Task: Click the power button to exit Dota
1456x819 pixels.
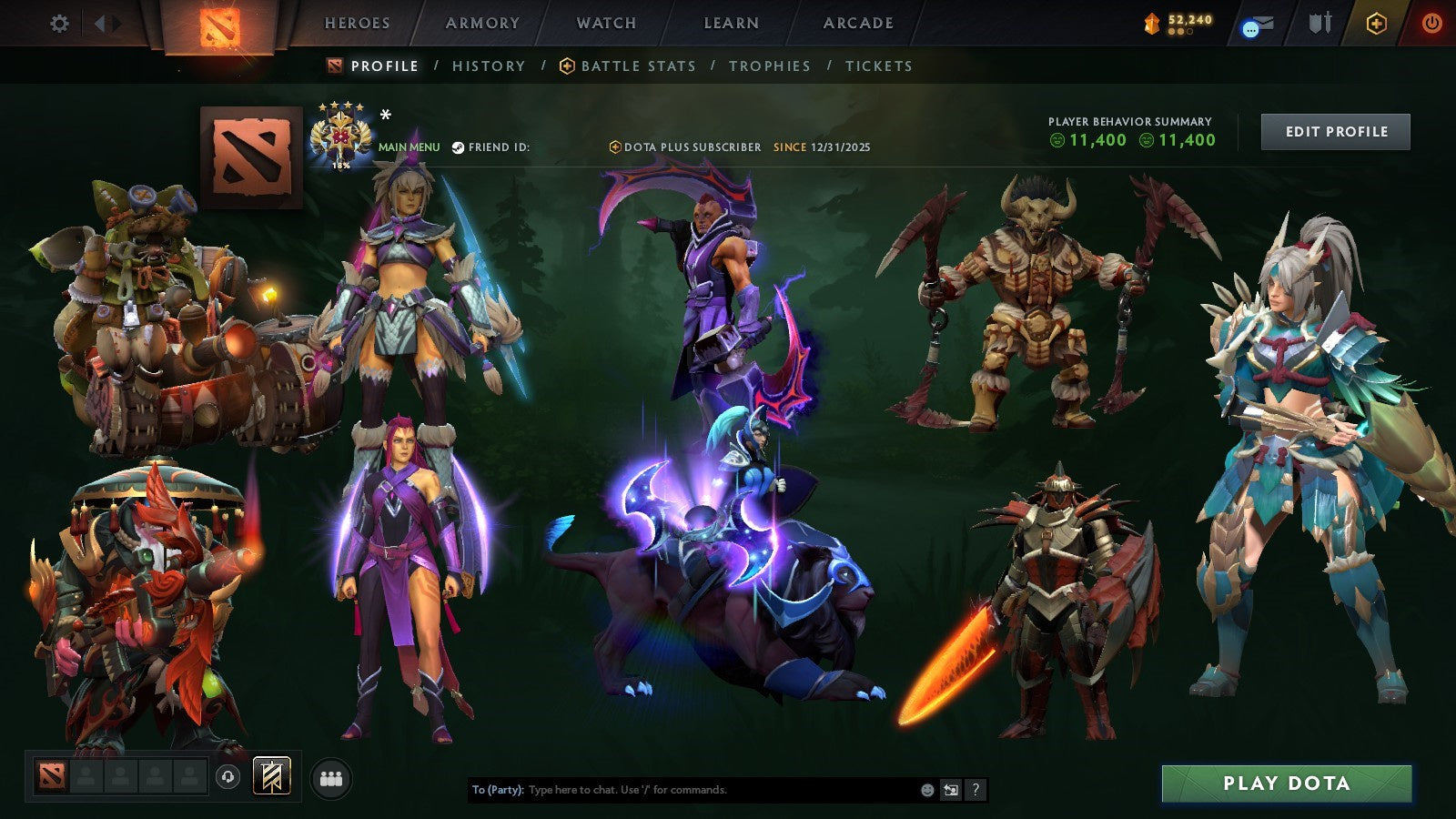Action: [1433, 23]
